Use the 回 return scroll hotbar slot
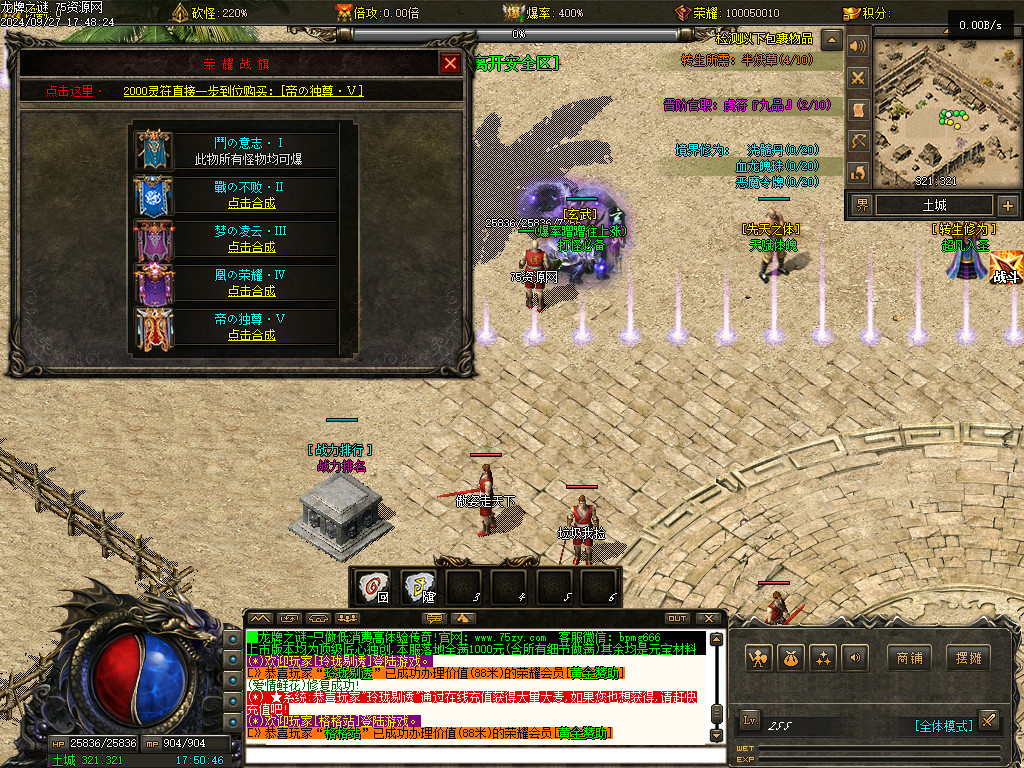The width and height of the screenshot is (1024, 768). point(374,587)
